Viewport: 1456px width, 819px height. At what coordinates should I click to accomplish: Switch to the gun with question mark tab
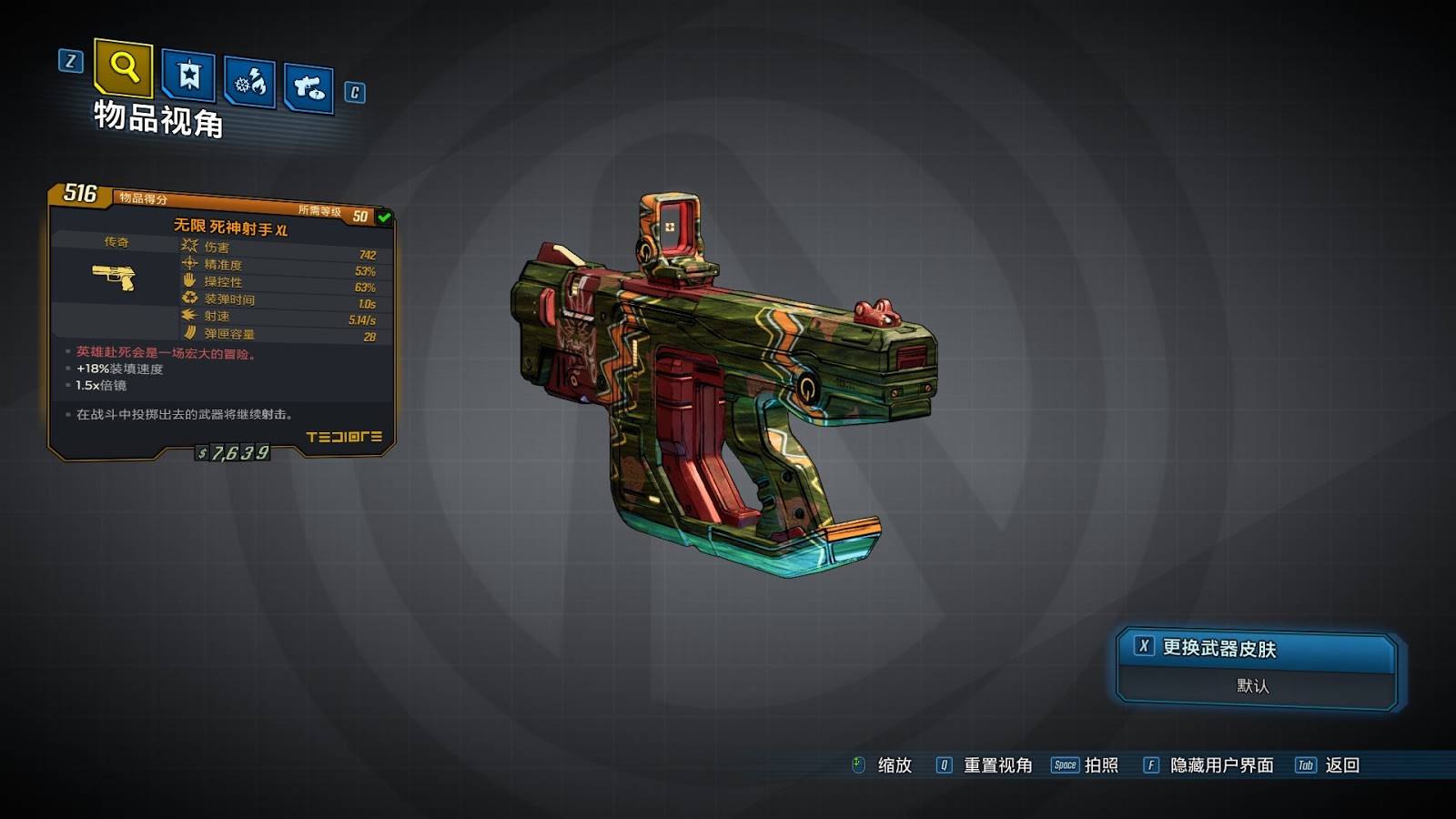[x=308, y=88]
